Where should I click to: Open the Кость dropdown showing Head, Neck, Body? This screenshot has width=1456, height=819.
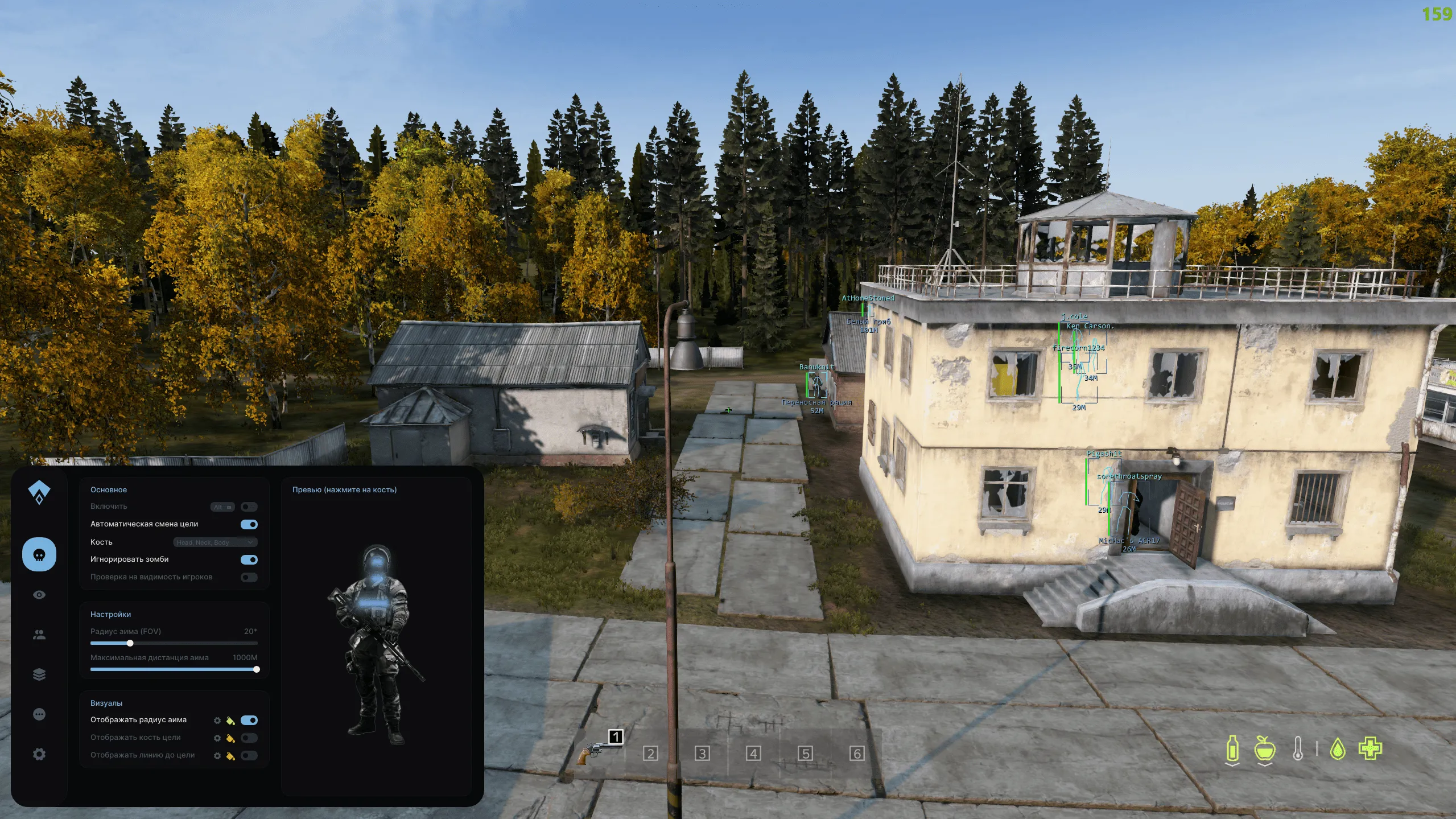pyautogui.click(x=215, y=542)
